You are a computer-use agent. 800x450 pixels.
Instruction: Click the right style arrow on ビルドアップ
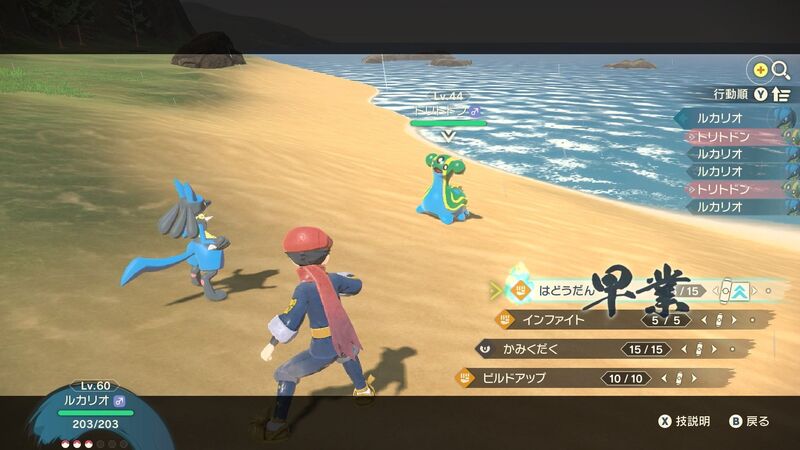coord(695,378)
